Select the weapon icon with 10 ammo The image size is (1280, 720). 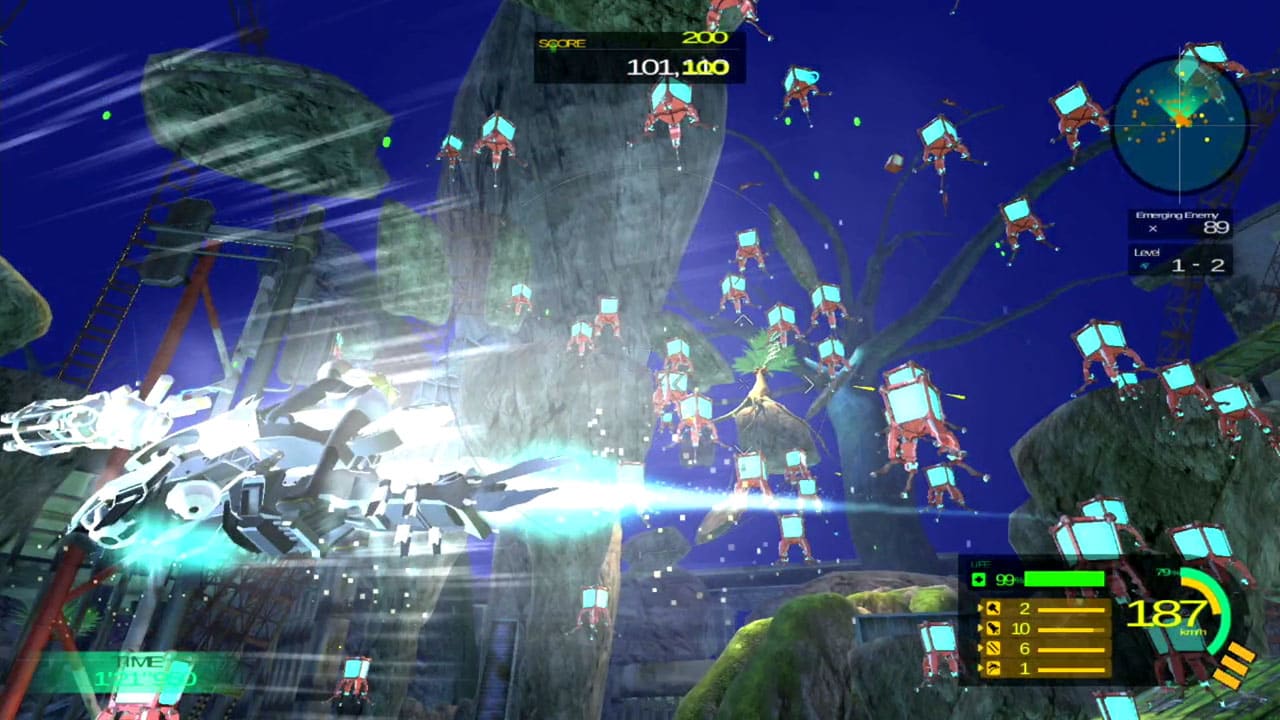coord(993,628)
